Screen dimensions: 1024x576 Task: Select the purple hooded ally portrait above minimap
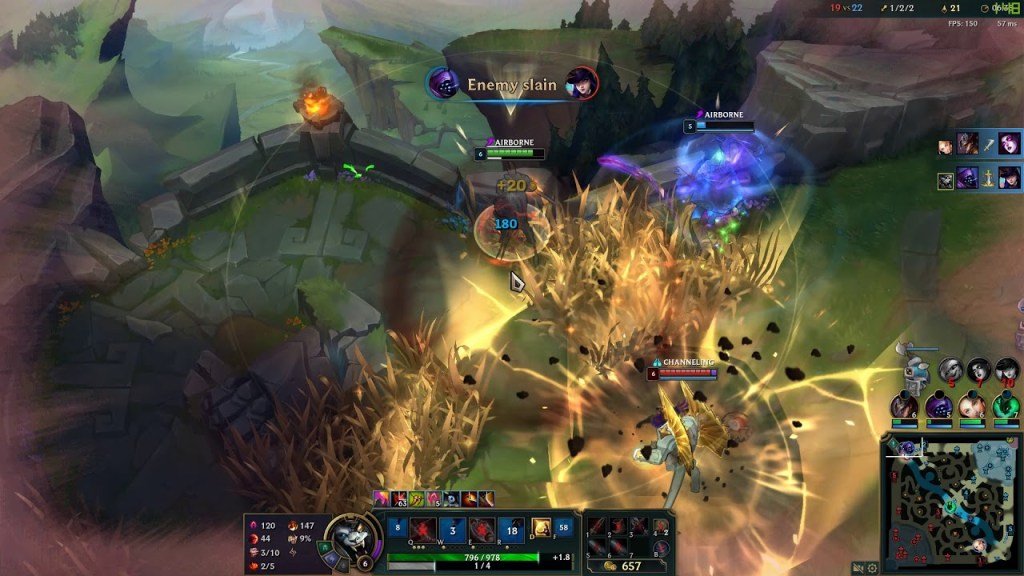[x=938, y=406]
